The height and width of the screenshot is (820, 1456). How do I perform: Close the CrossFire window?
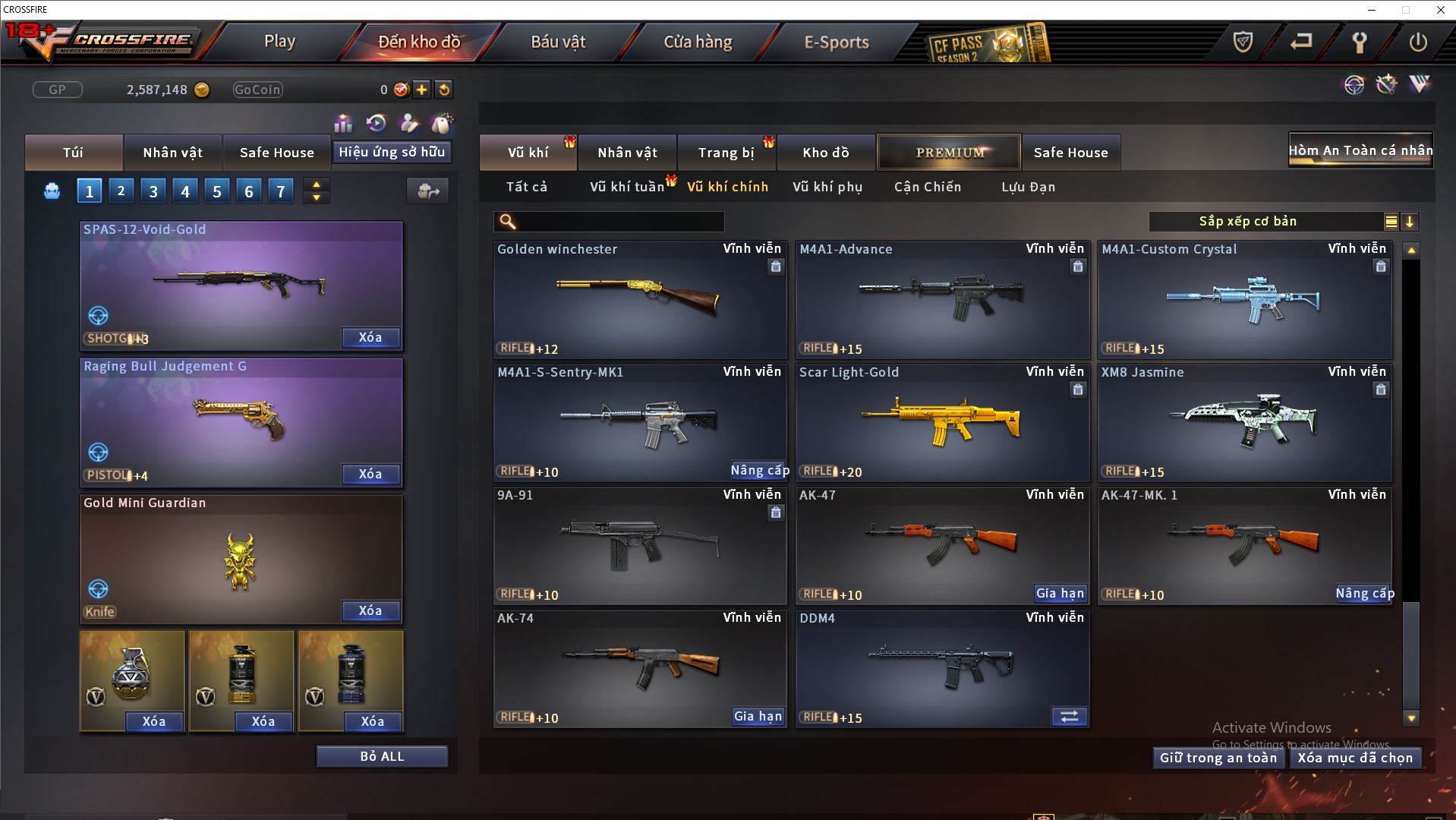point(1440,10)
